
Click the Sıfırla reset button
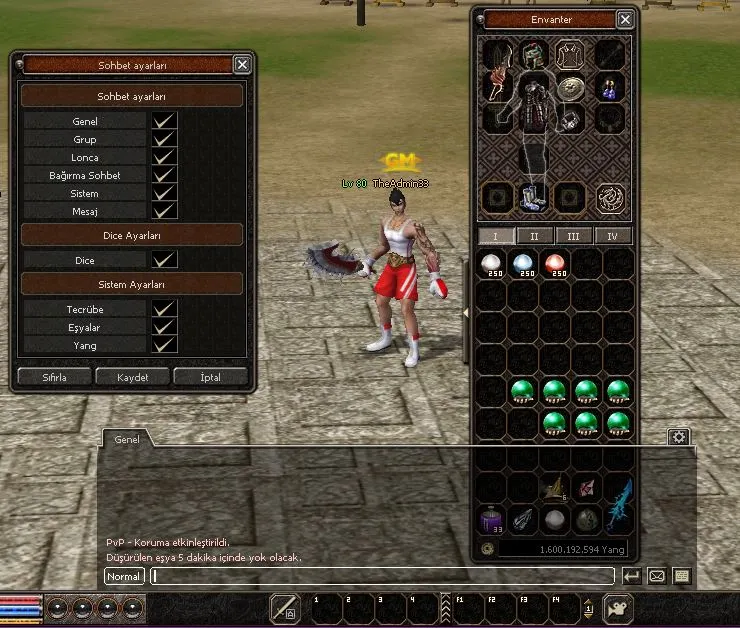click(54, 377)
